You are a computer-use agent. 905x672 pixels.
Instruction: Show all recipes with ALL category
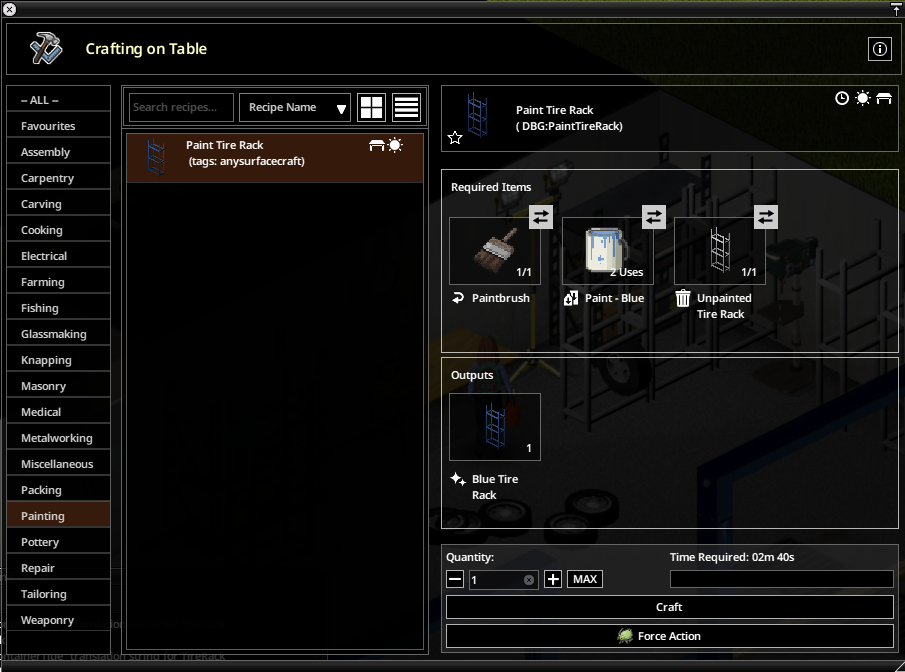click(58, 100)
